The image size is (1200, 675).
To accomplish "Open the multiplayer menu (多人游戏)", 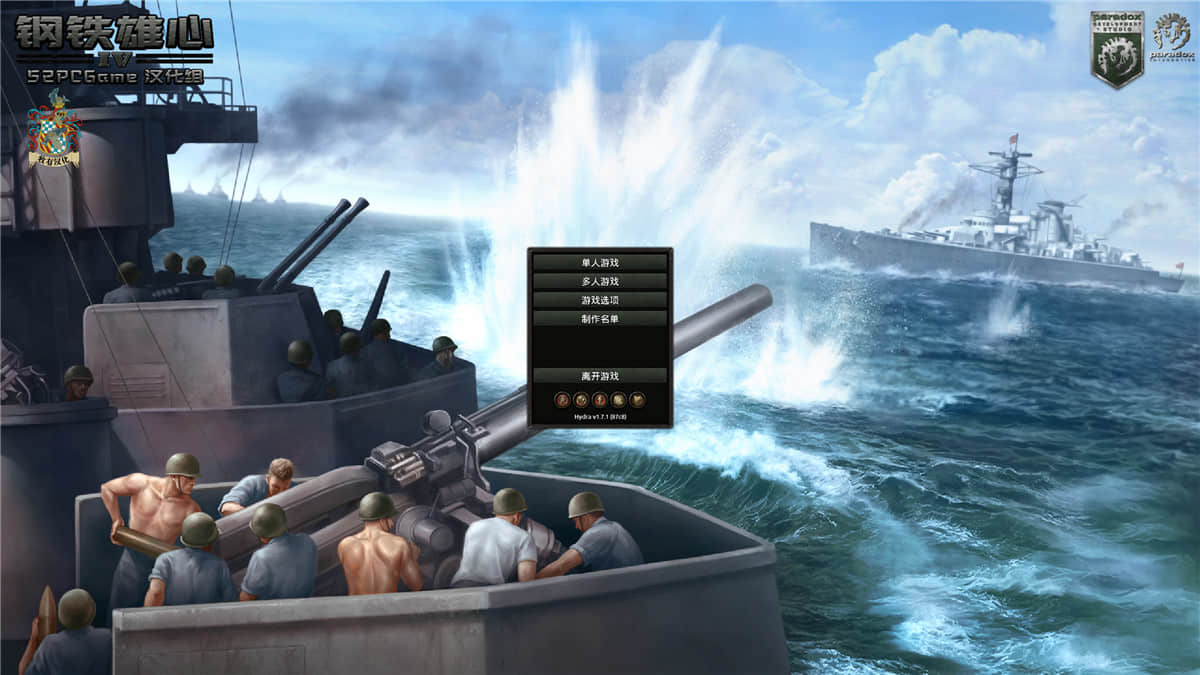I will point(600,282).
